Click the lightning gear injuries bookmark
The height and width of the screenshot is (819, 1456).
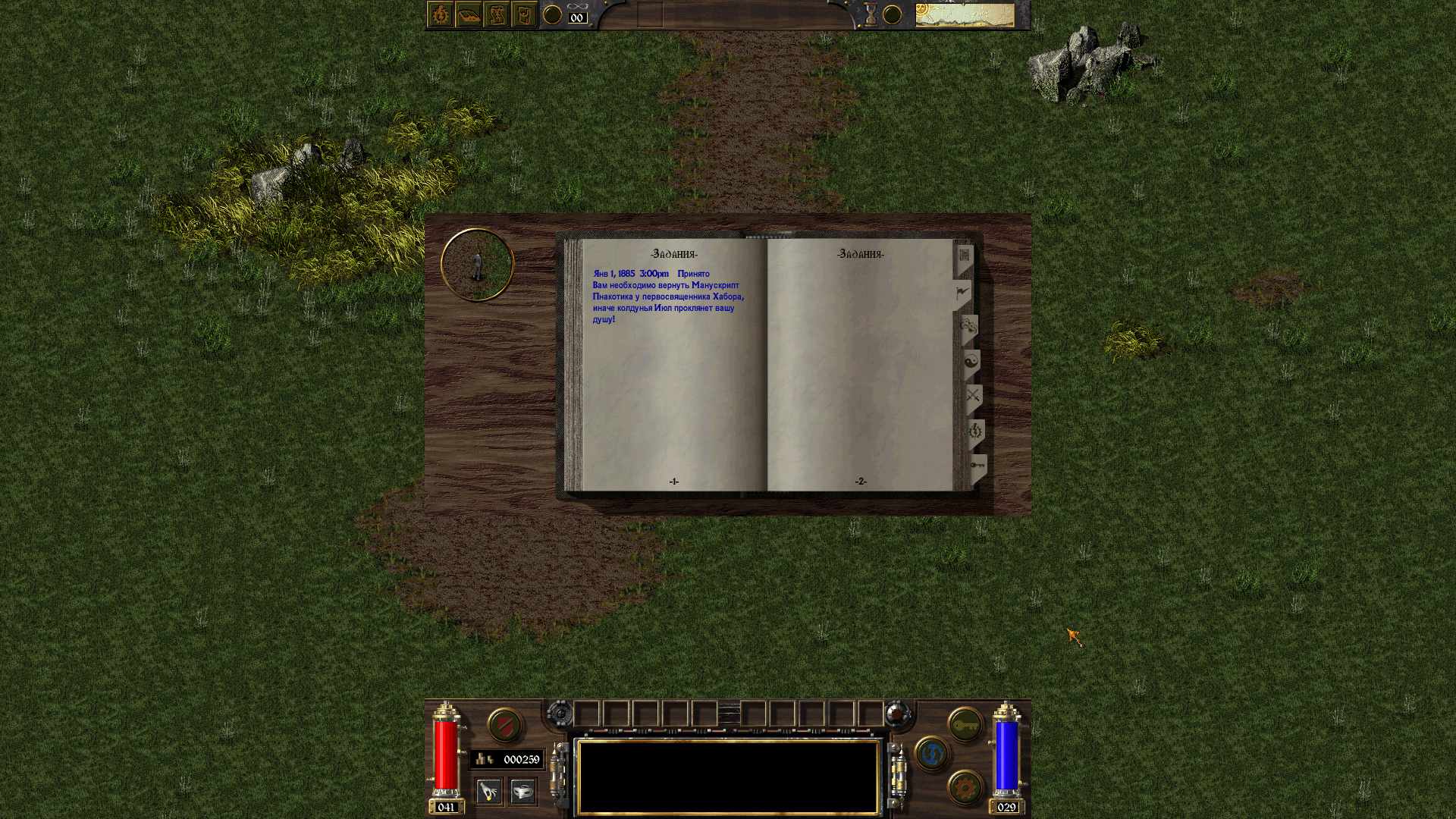tap(977, 428)
